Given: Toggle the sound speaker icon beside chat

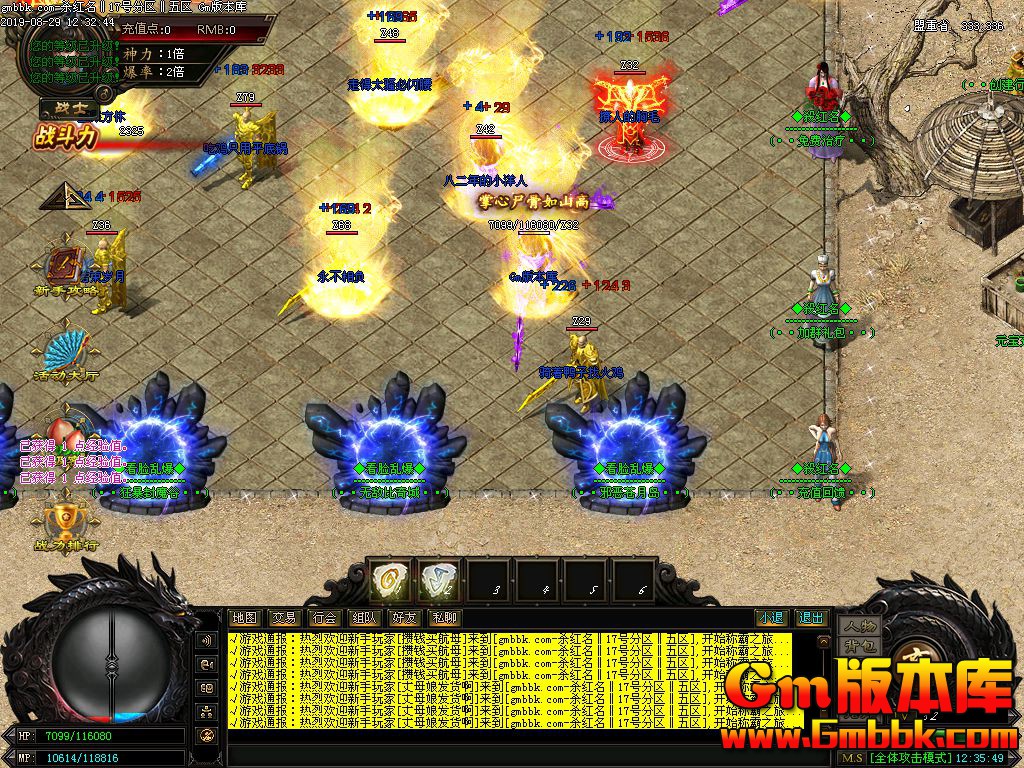Looking at the screenshot, I should (x=208, y=640).
